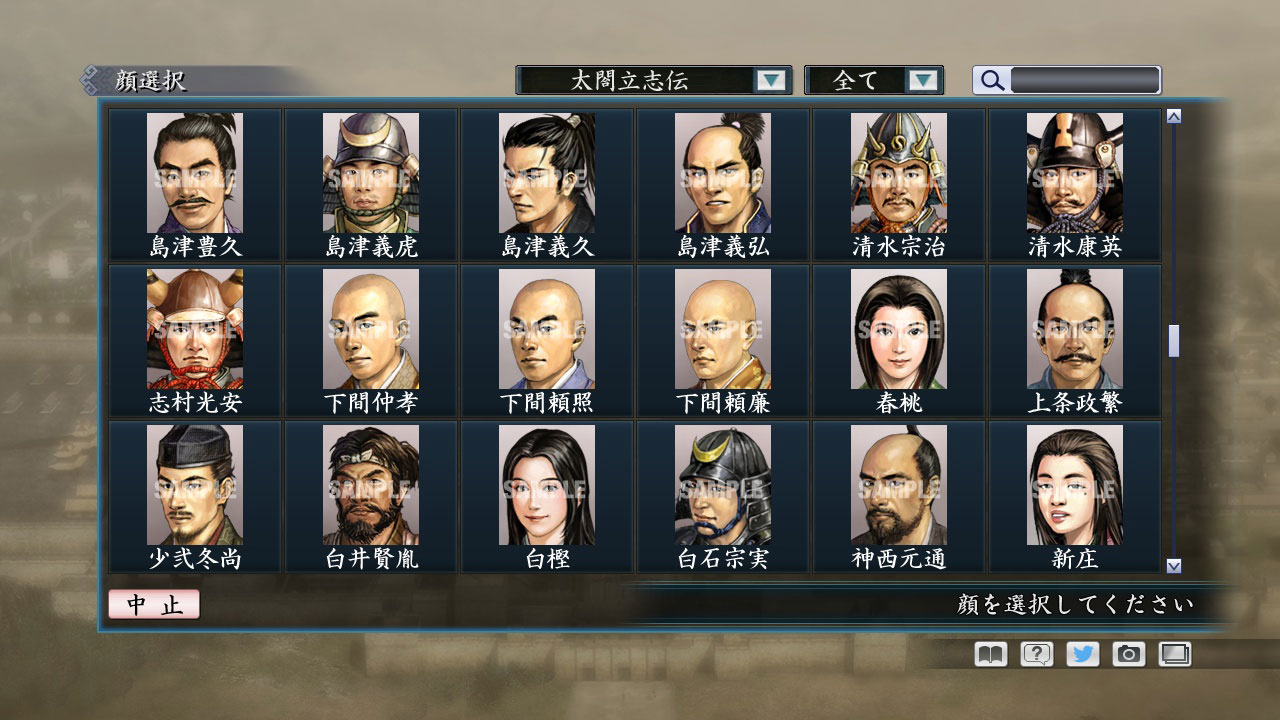The image size is (1280, 720).
Task: Click the help question mark icon
Action: [1034, 653]
